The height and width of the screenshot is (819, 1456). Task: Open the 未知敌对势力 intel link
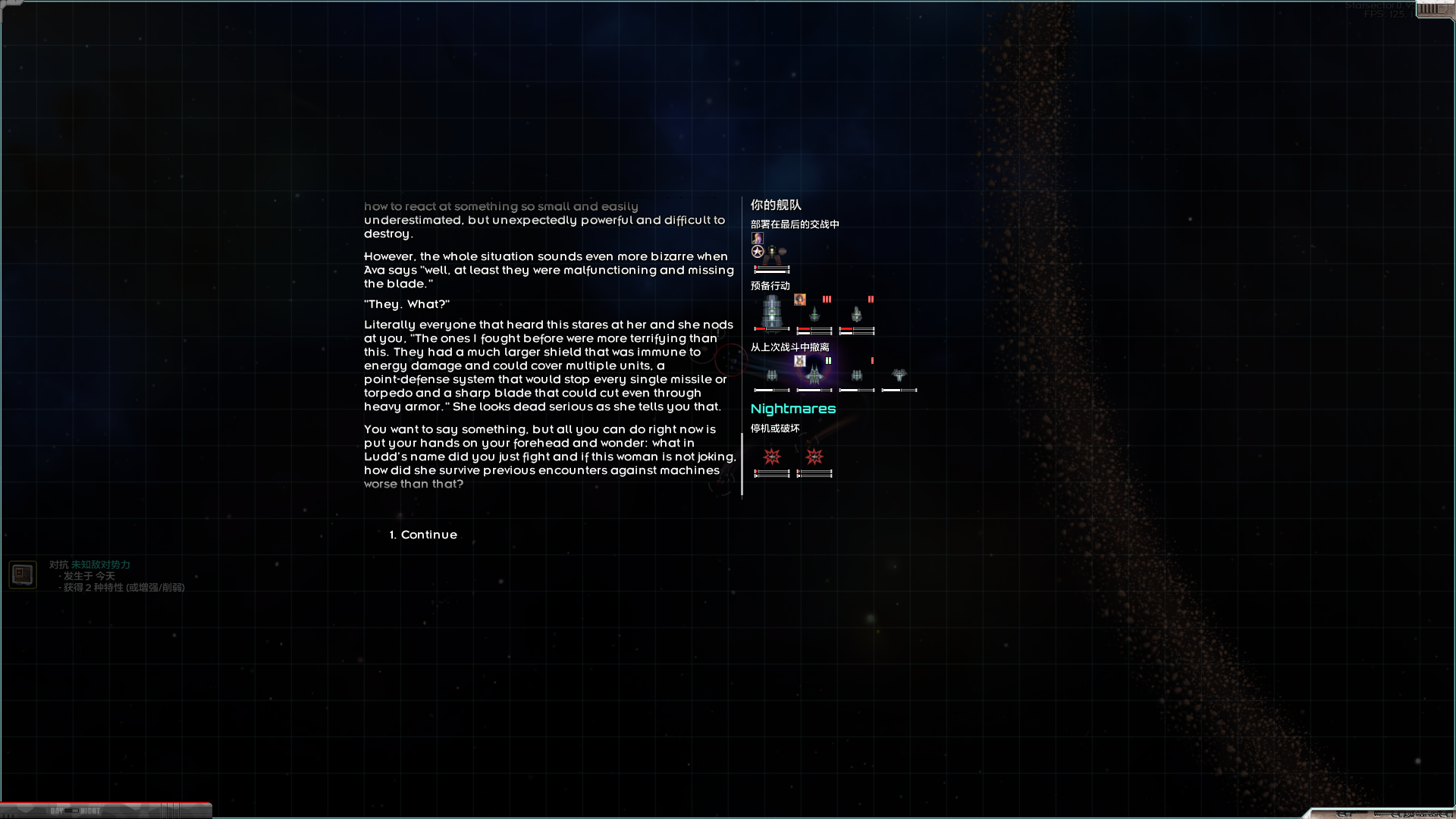point(101,564)
